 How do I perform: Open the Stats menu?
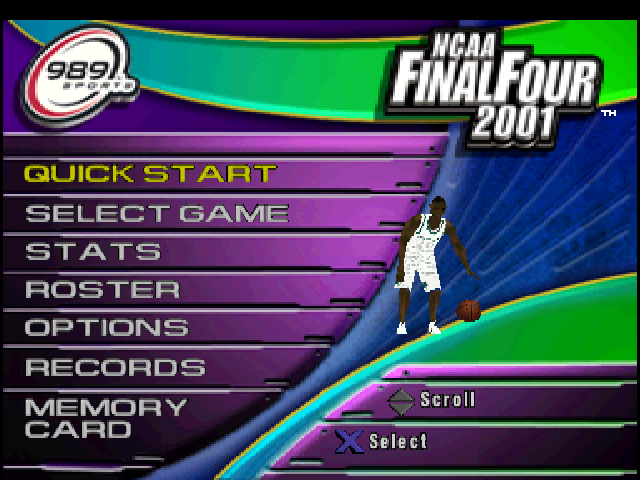[92, 251]
